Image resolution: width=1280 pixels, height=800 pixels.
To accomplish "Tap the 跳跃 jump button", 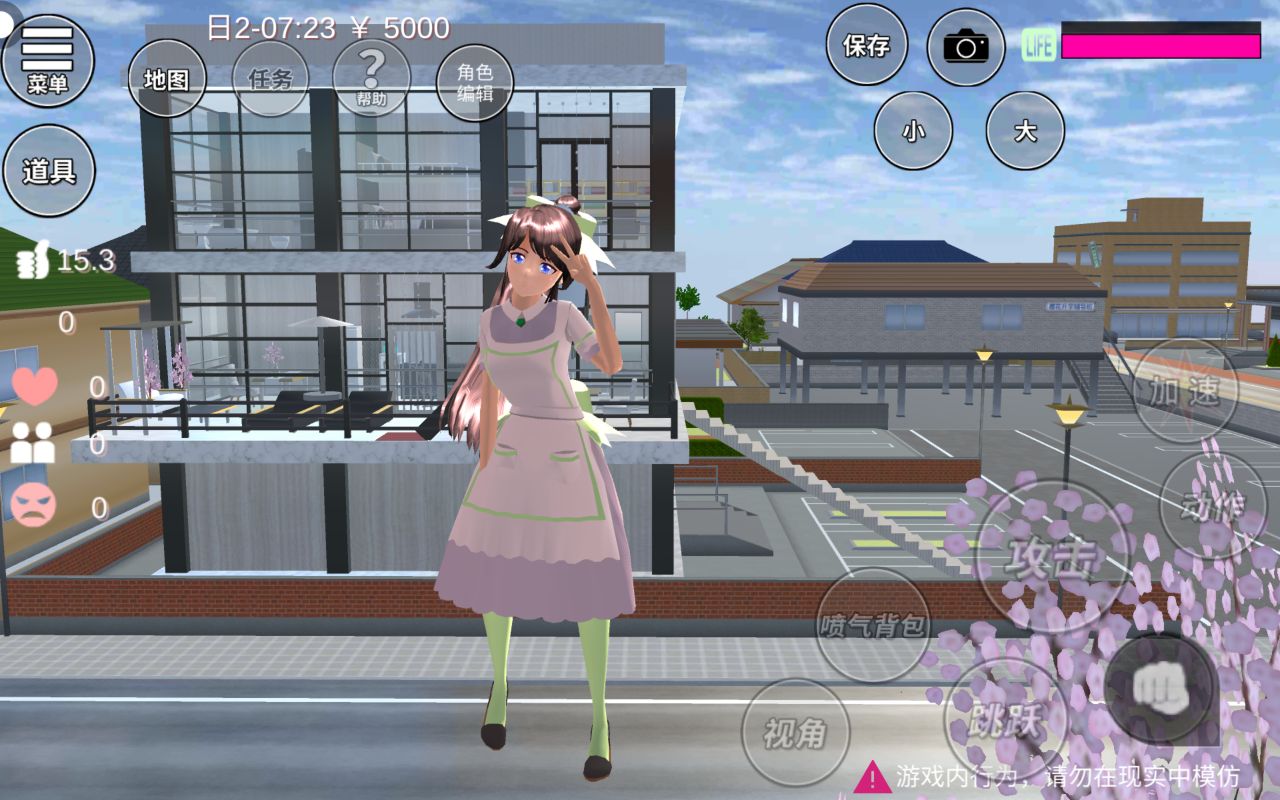I will (x=1005, y=717).
